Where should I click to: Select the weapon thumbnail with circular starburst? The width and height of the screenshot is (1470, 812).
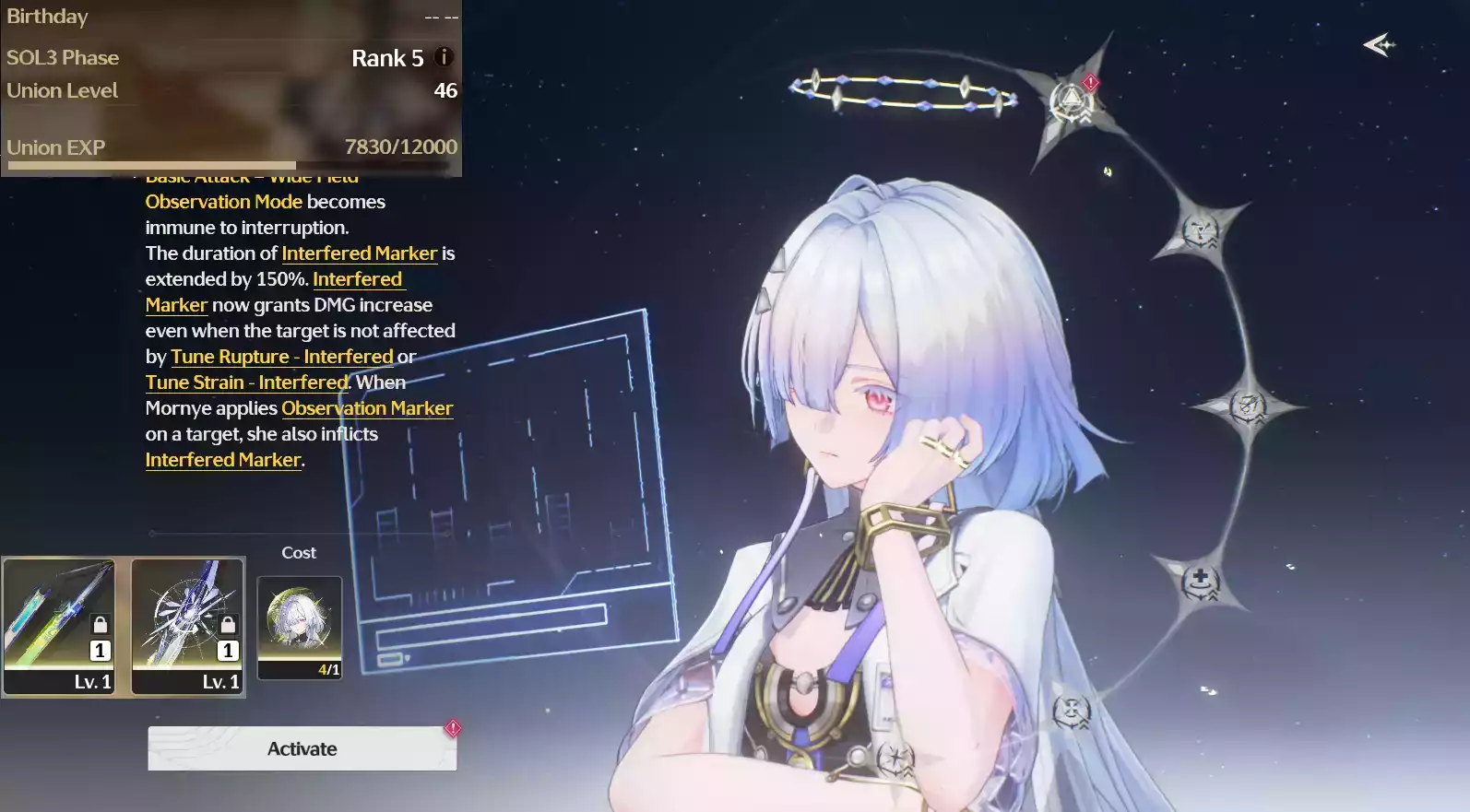188,627
